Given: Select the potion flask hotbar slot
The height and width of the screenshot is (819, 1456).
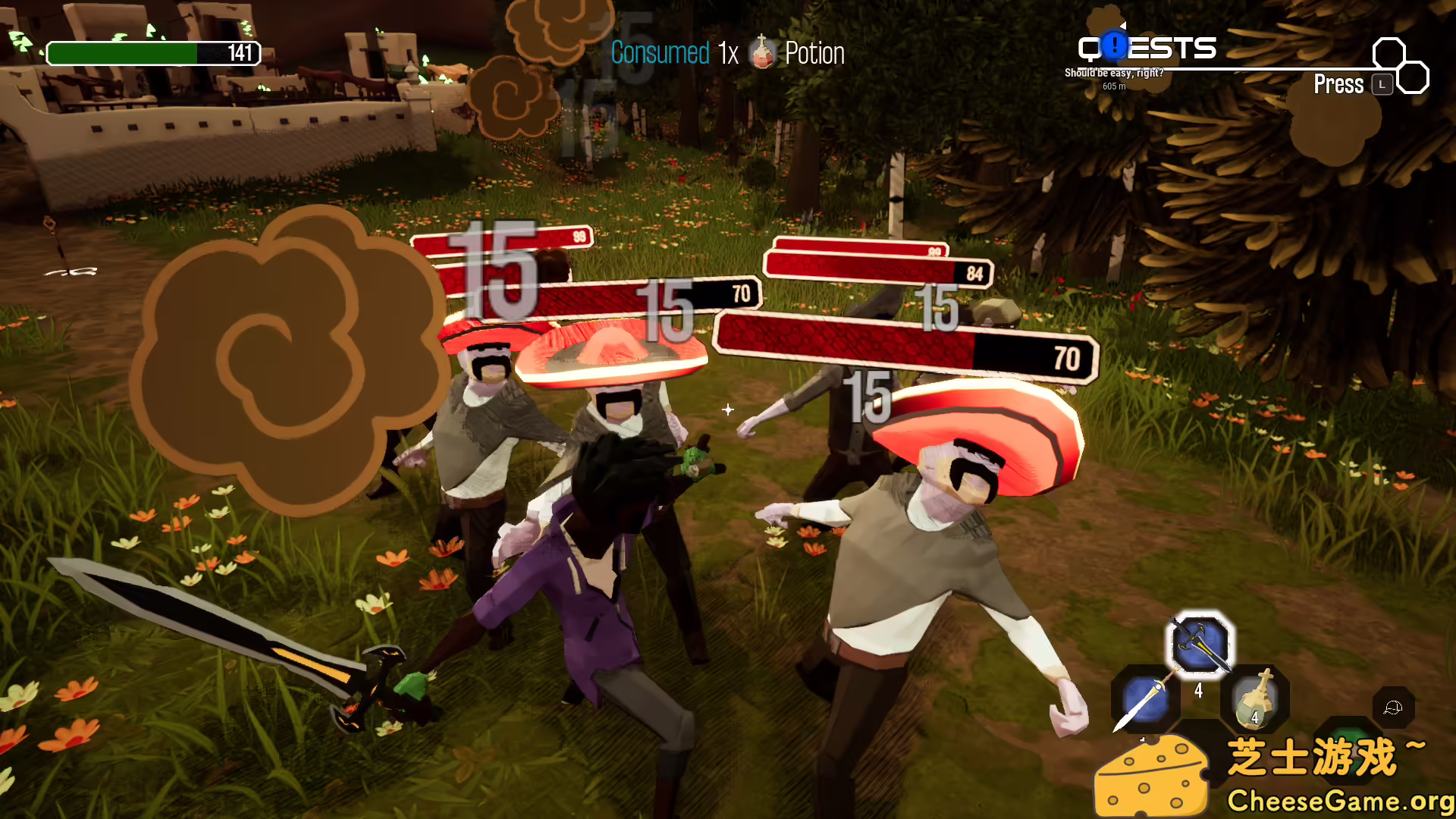Looking at the screenshot, I should (1255, 701).
